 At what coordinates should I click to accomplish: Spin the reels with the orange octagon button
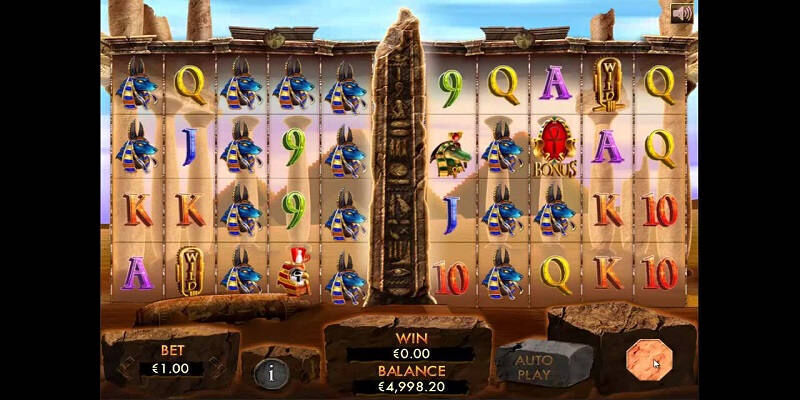(x=645, y=360)
